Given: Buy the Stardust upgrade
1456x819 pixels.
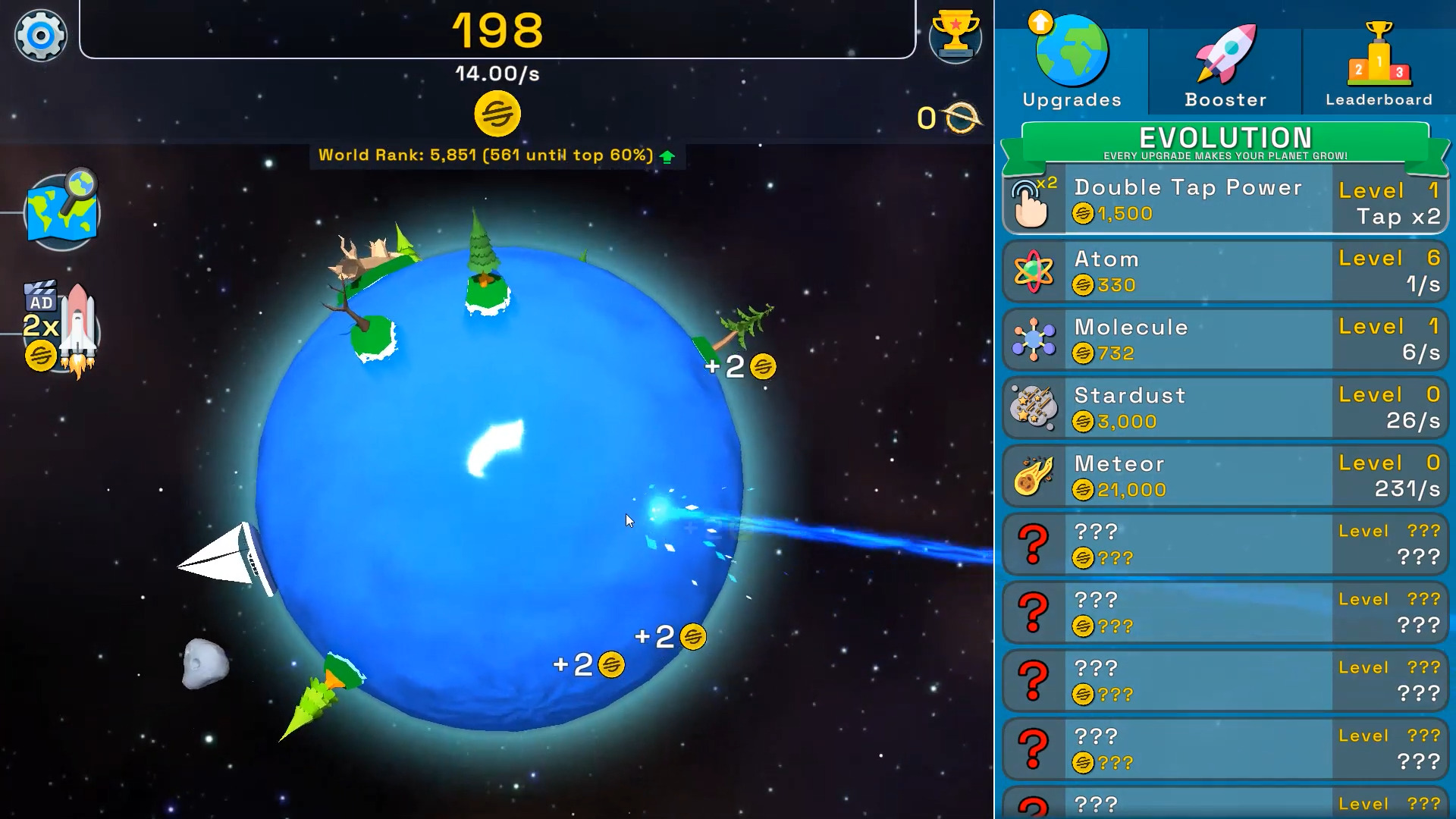Looking at the screenshot, I should pos(1225,407).
